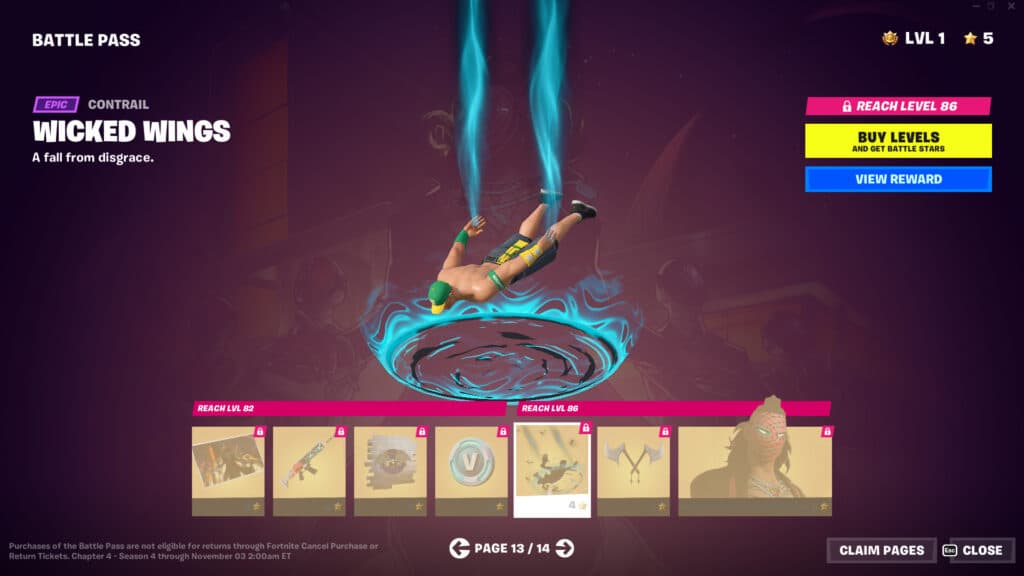Close the game window with X

click(x=1010, y=6)
